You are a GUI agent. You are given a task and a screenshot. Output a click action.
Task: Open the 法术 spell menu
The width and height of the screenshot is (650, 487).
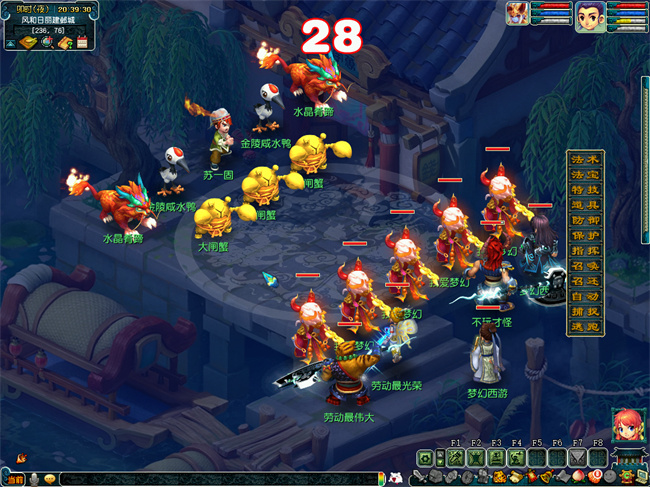(x=585, y=160)
